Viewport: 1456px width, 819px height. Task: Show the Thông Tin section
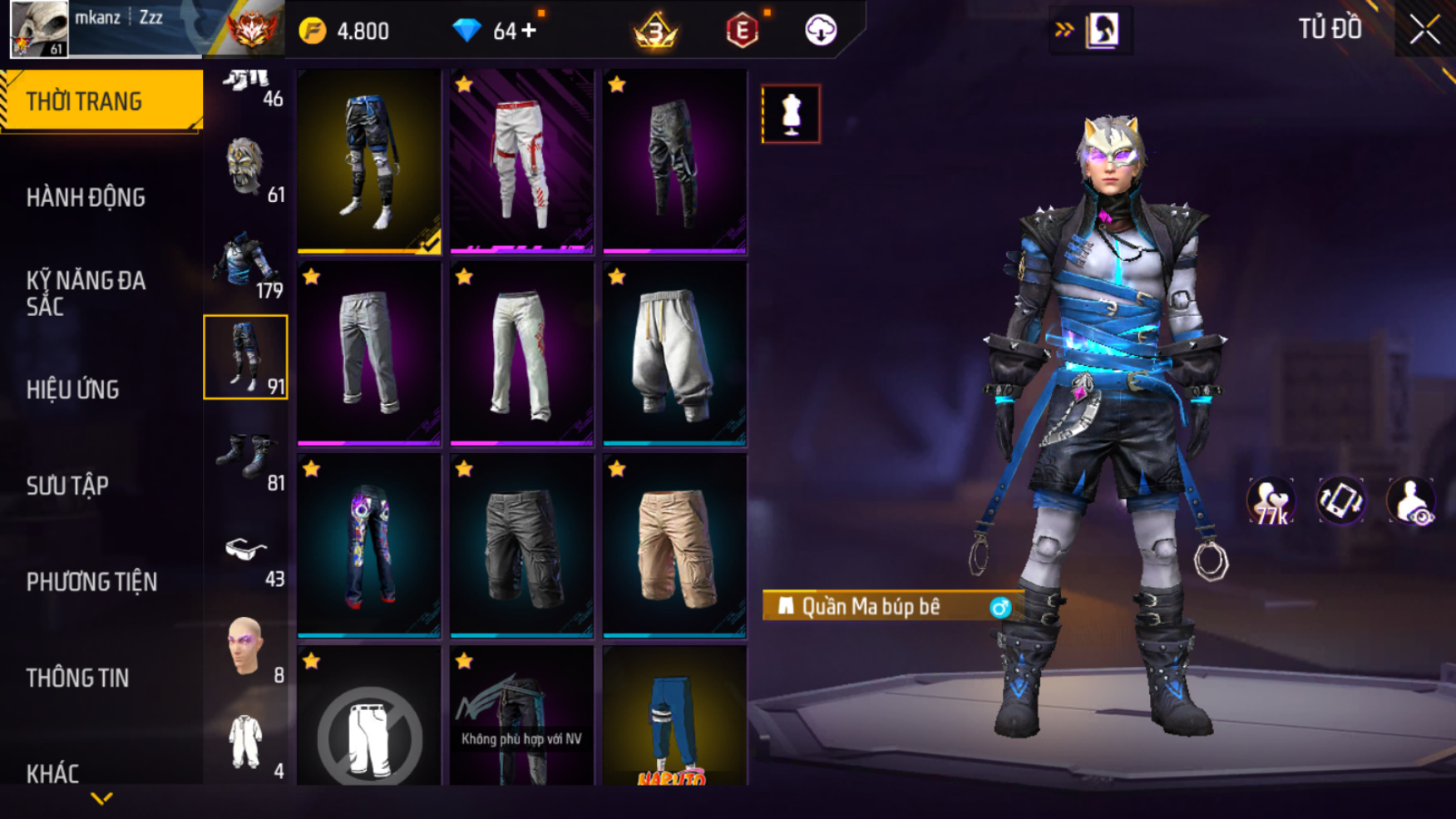click(x=77, y=678)
